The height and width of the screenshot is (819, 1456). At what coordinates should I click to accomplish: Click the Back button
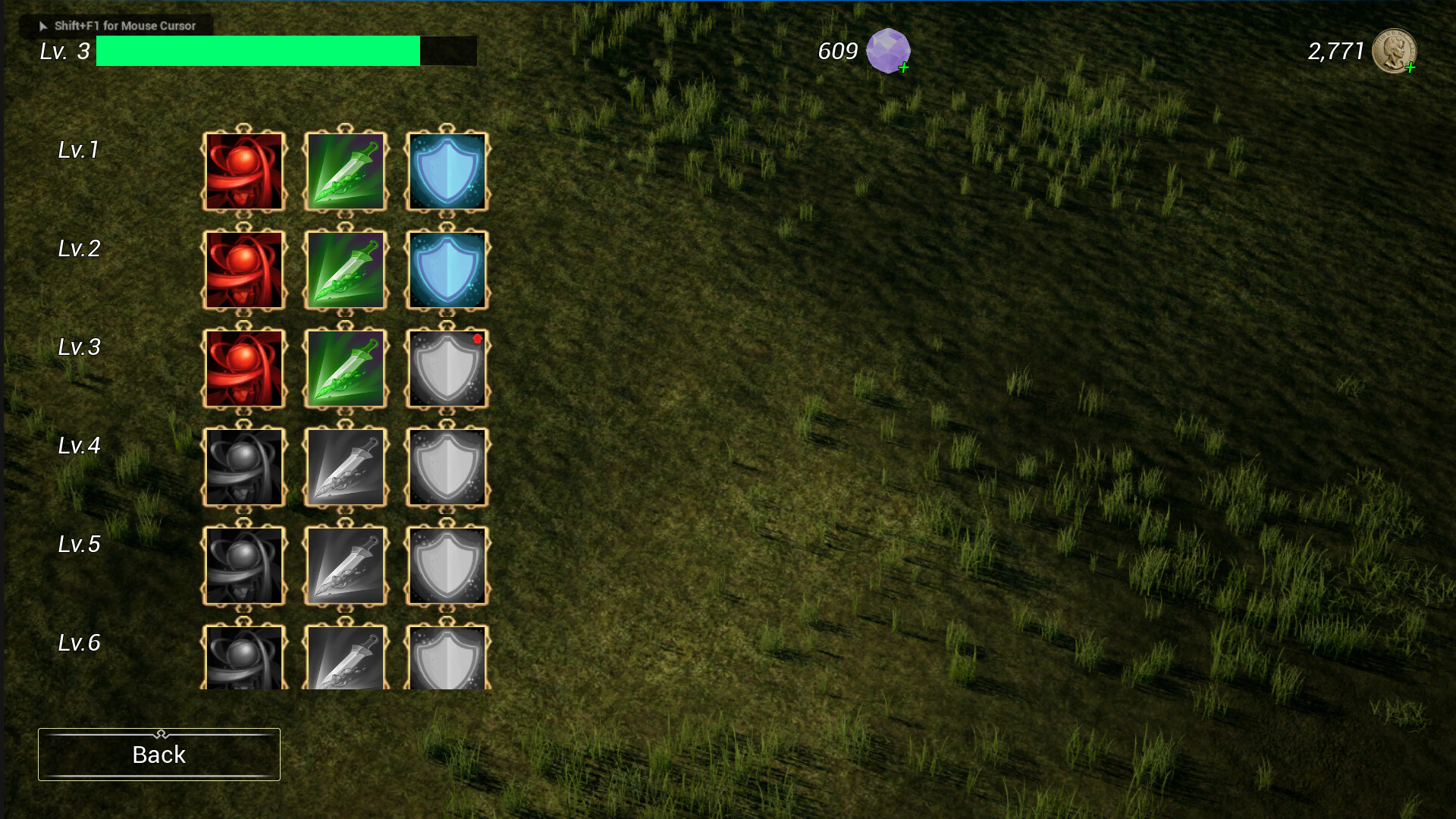coord(158,754)
